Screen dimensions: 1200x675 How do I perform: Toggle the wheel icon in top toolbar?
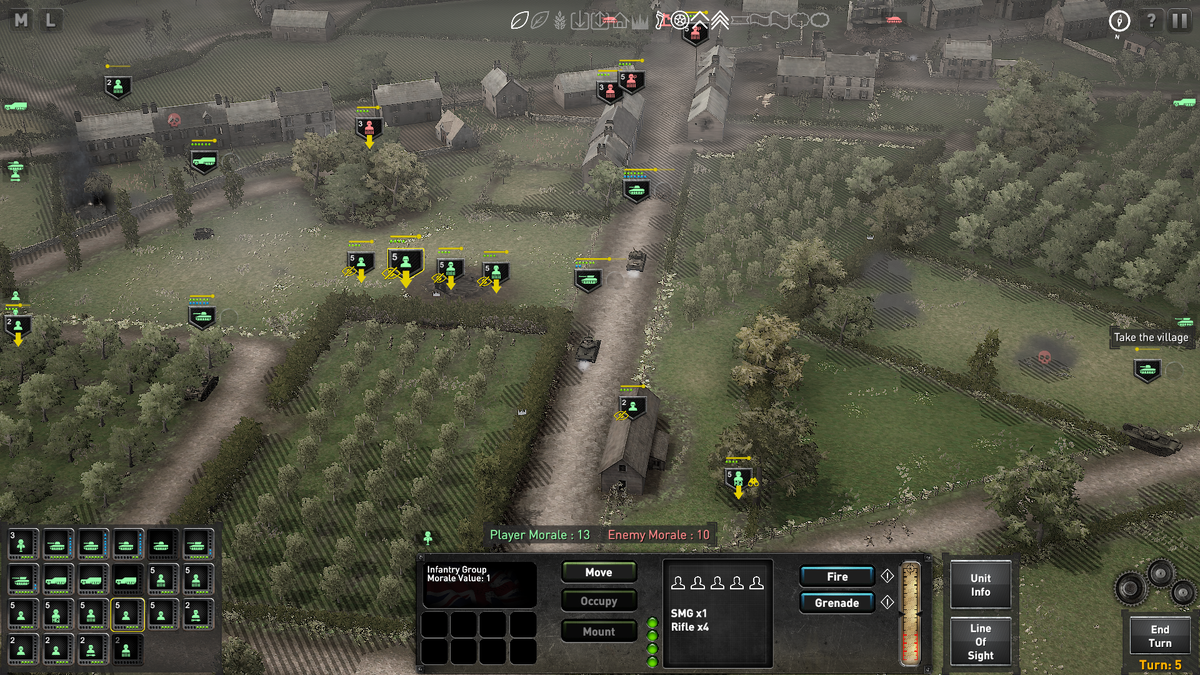coord(680,20)
